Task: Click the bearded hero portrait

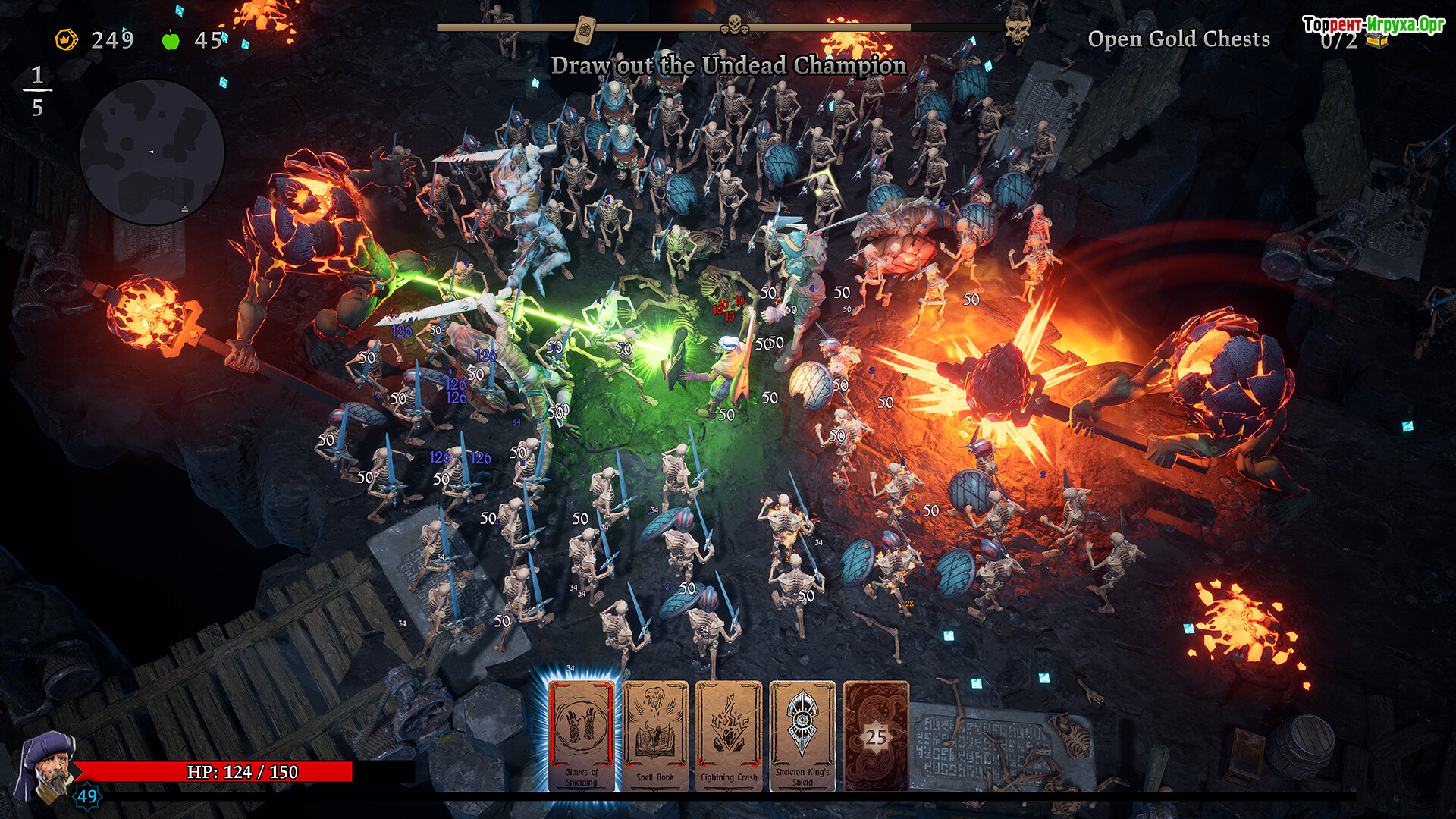Action: (45, 767)
